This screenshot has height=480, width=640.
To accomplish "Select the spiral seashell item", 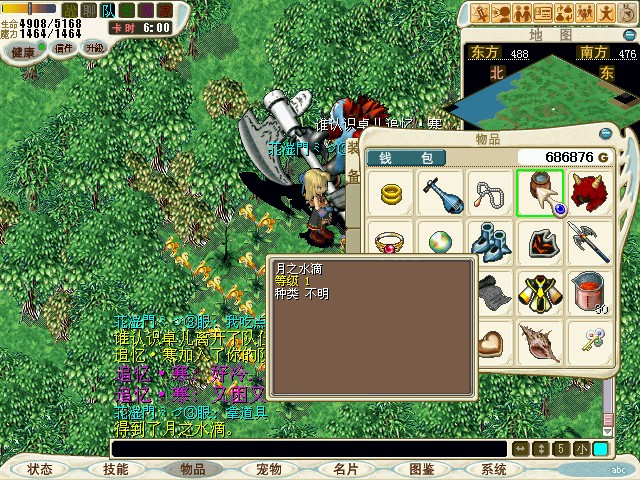I will (x=540, y=343).
